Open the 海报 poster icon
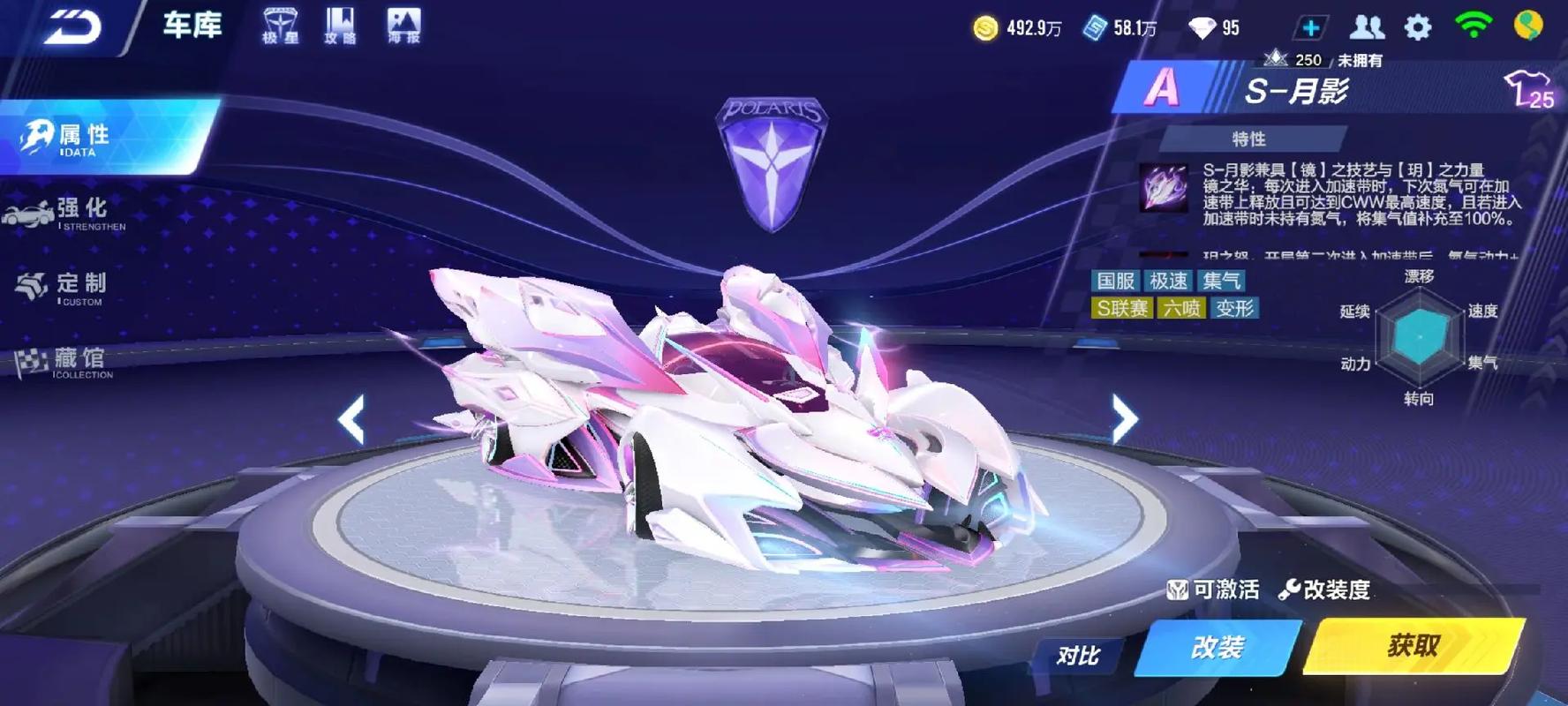1568x706 pixels. click(x=403, y=26)
